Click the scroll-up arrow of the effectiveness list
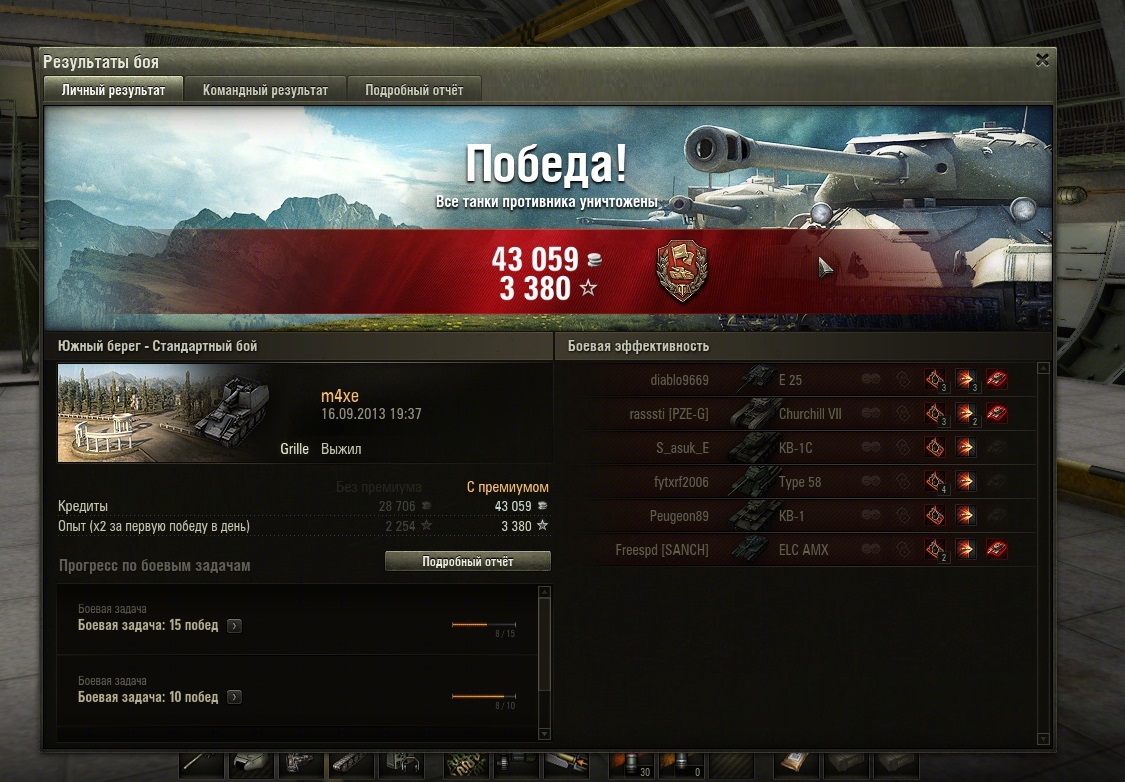The image size is (1125, 782). point(1043,368)
